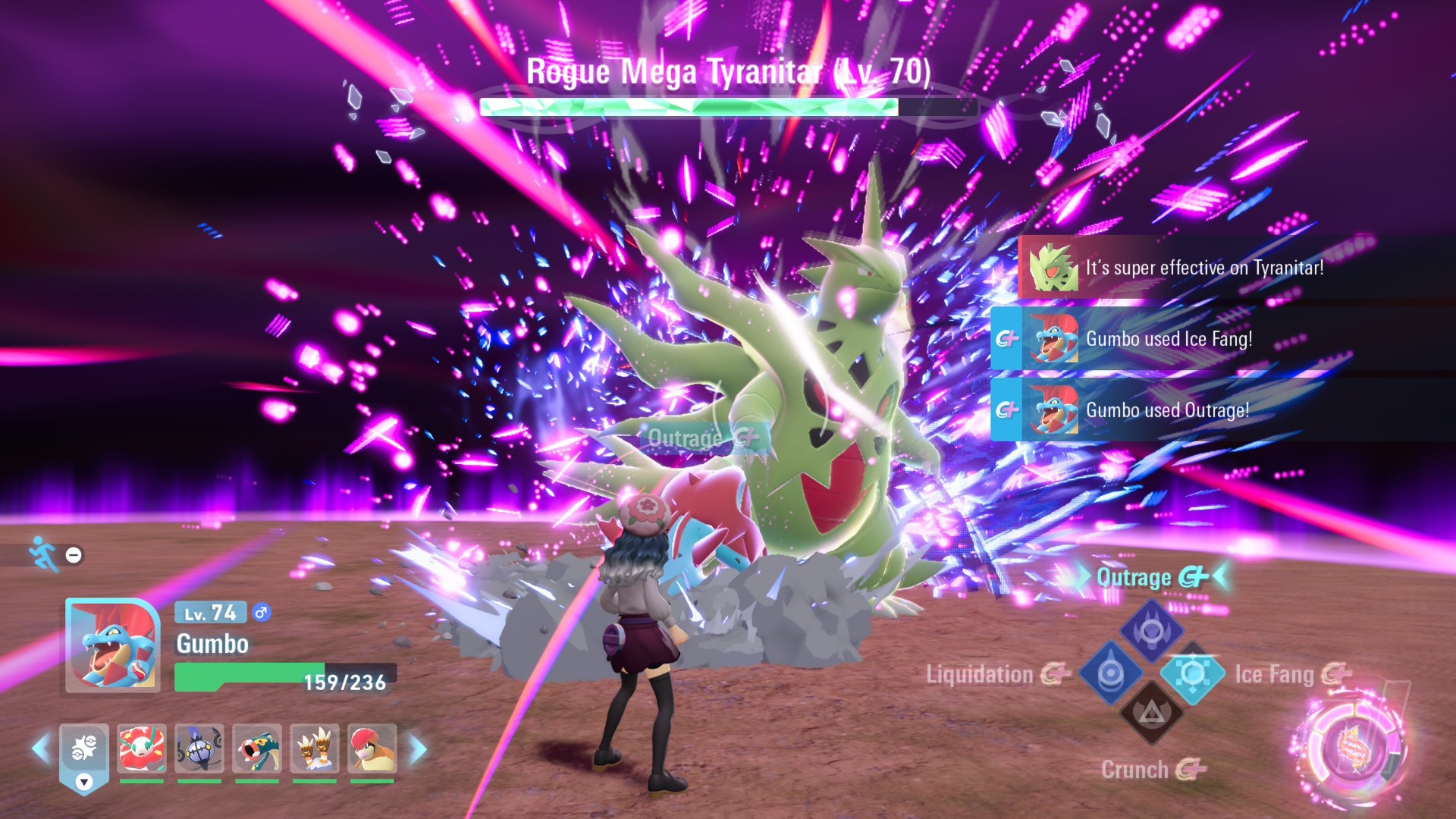Use the Outrage move diamond

click(1151, 629)
